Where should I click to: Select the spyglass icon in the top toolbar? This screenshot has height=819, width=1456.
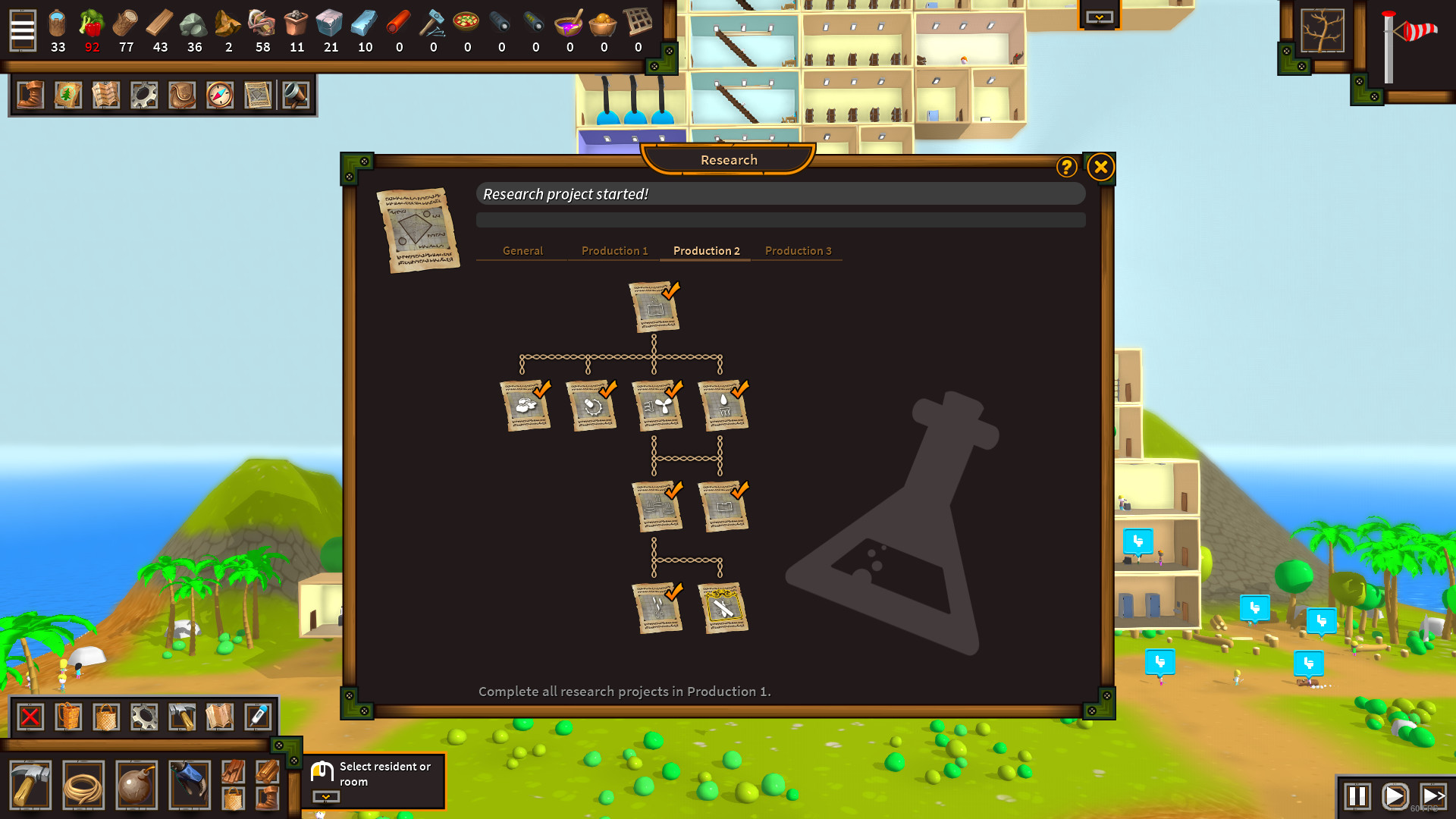click(297, 95)
